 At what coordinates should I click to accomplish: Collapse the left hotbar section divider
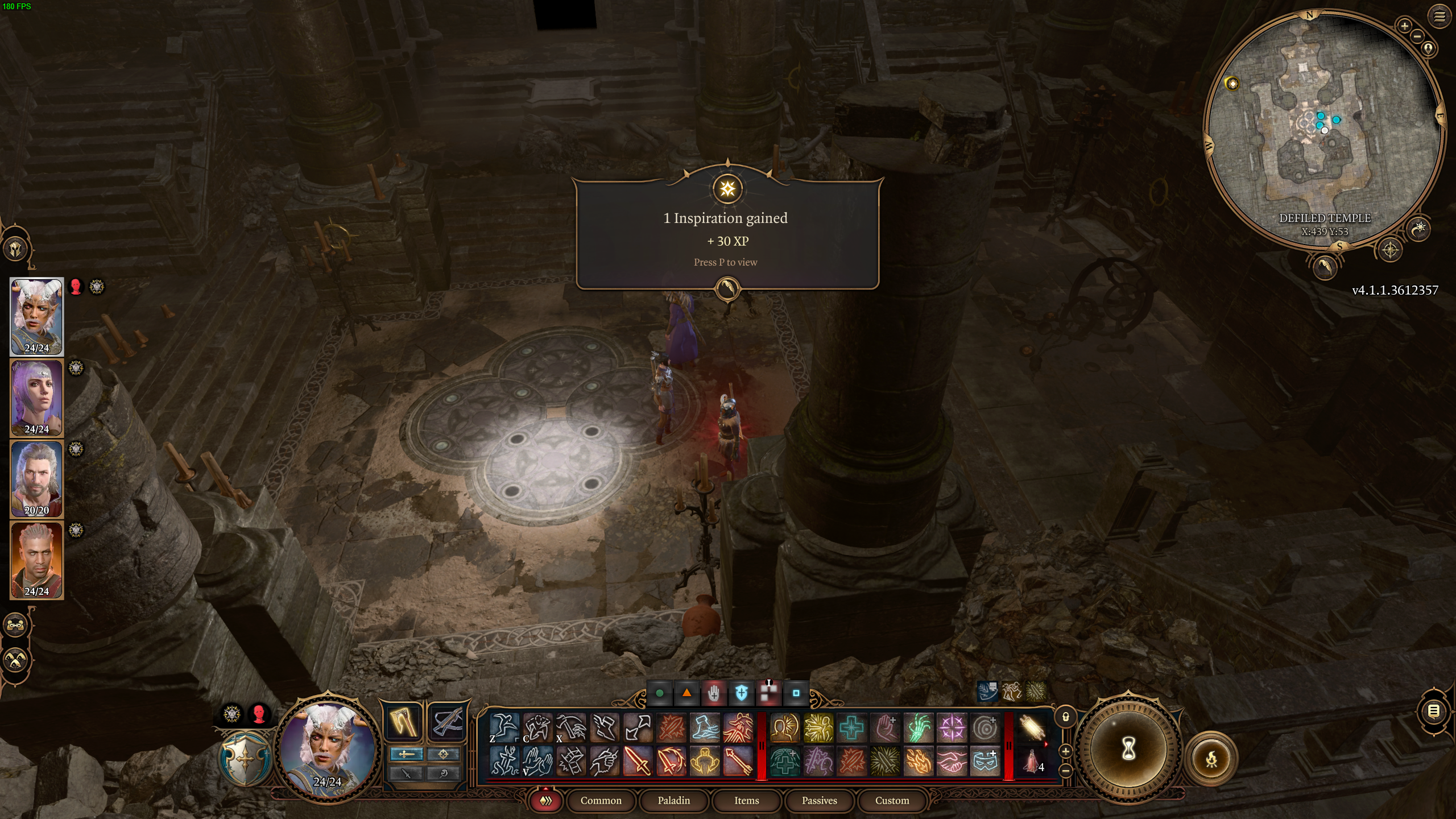762,746
